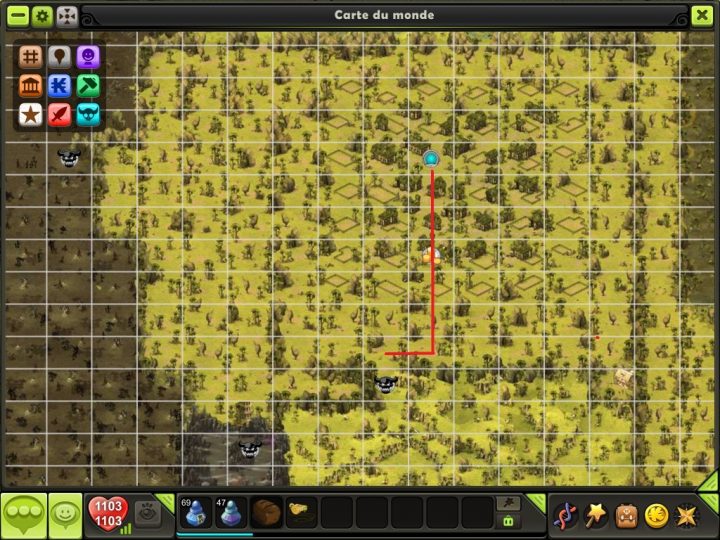720x540 pixels.
Task: Toggle the location pin map filter
Action: (x=59, y=58)
